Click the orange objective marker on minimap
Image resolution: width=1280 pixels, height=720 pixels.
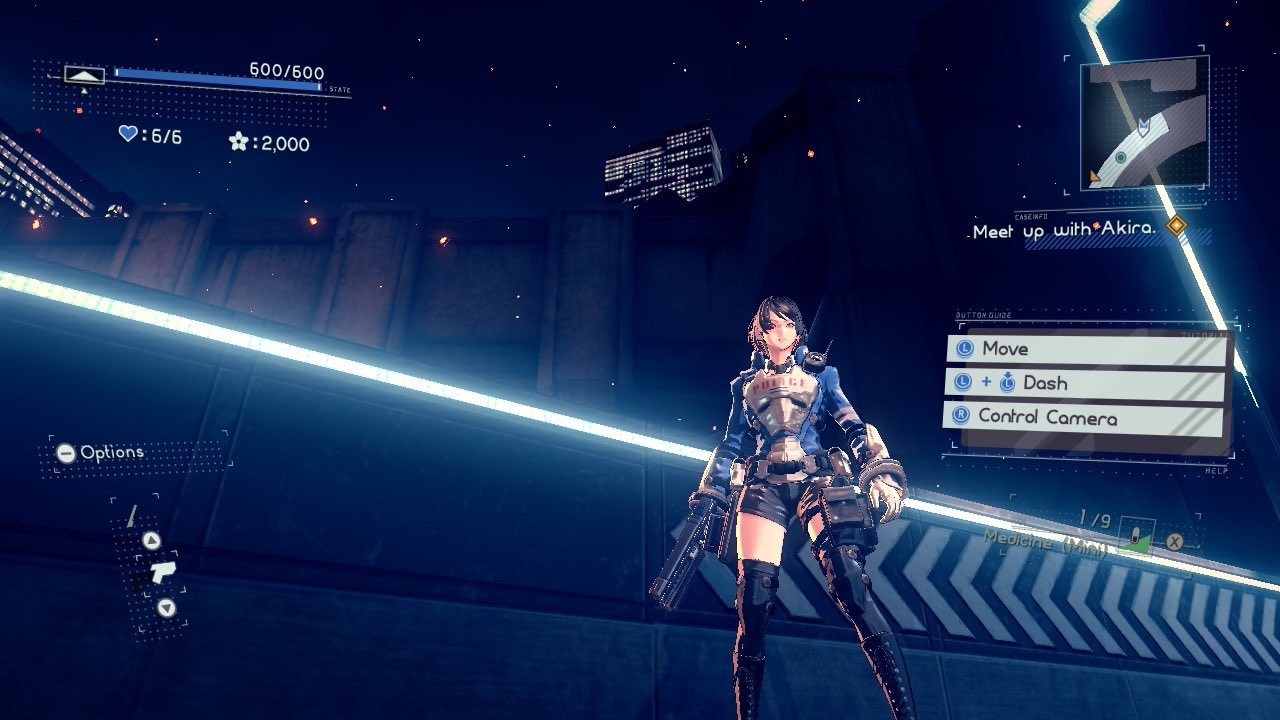[x=1095, y=178]
